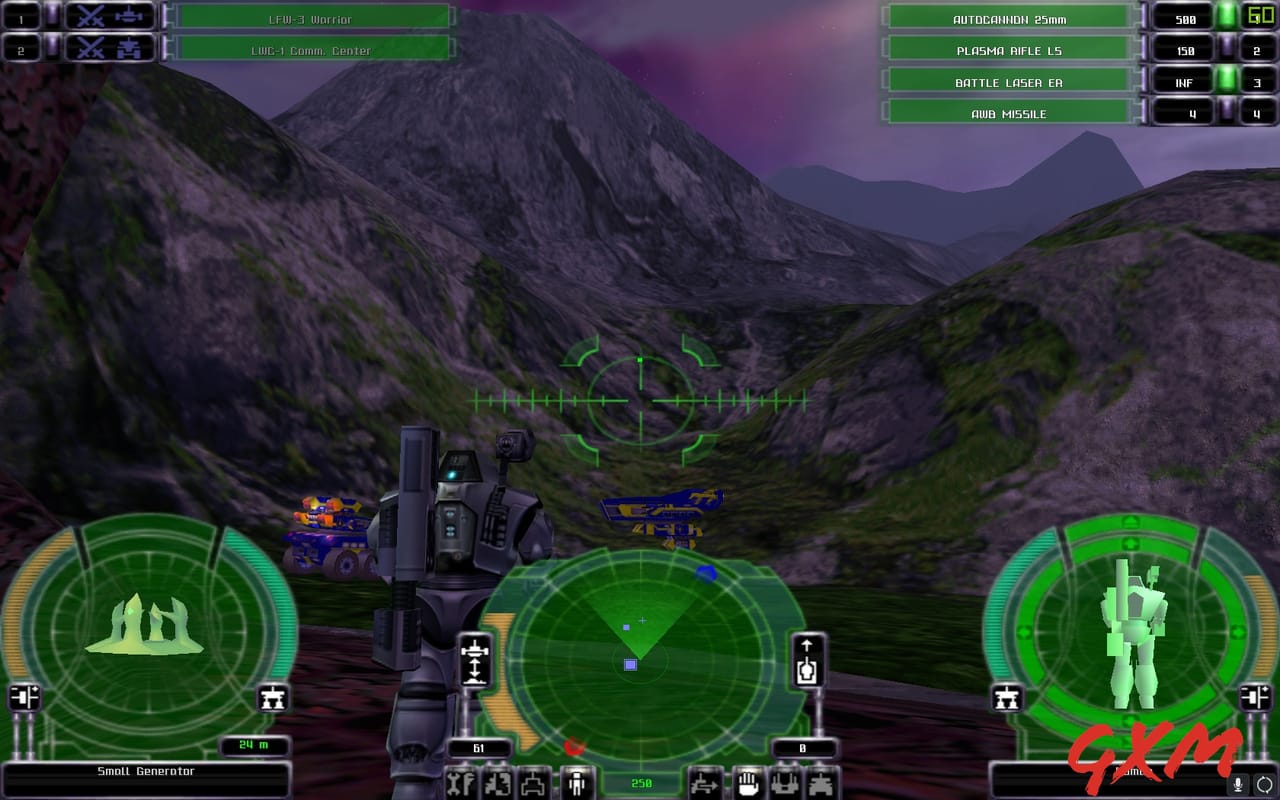Screen dimensions: 1280x800
Task: Select the repair wrench icon on bottom toolbar
Action: point(463,783)
